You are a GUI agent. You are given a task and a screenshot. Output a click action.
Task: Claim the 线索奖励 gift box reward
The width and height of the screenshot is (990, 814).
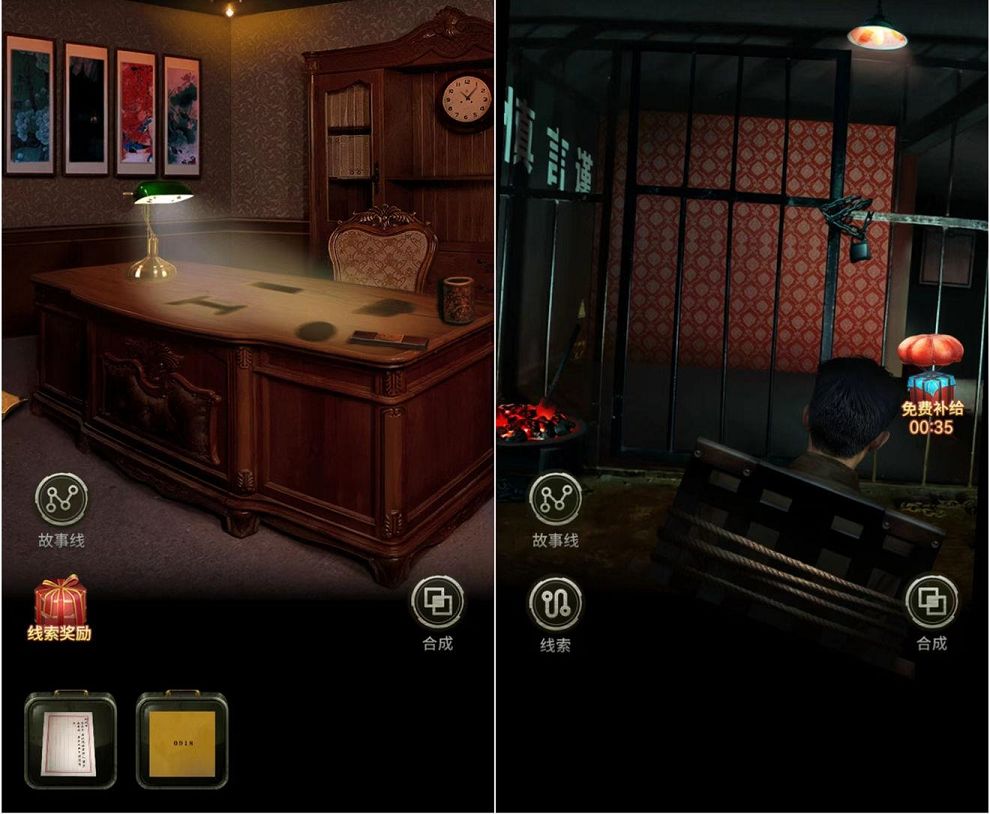(60, 604)
